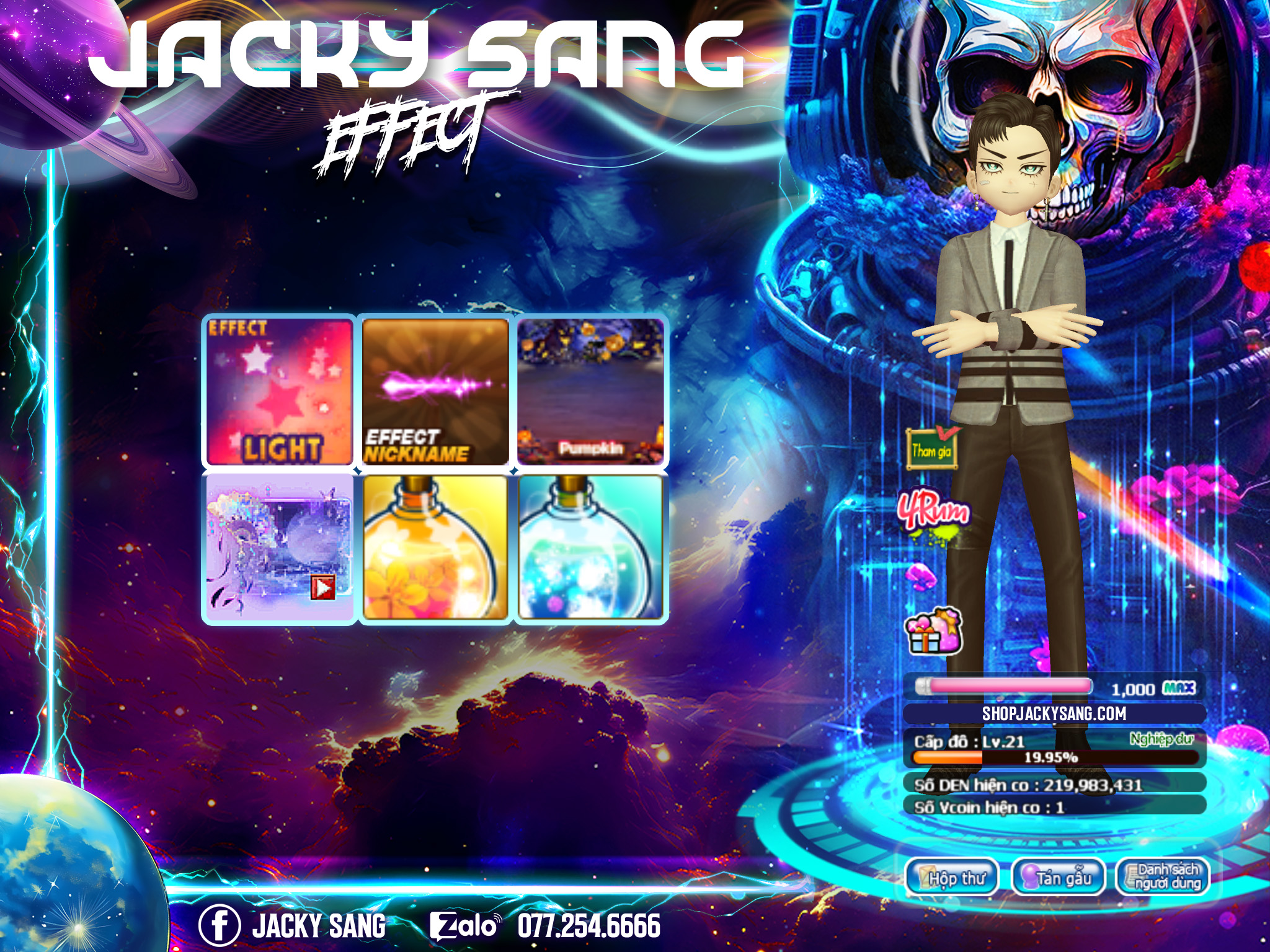Screen dimensions: 1270x952
Task: Open the Hộp thư mailbox
Action: click(952, 877)
